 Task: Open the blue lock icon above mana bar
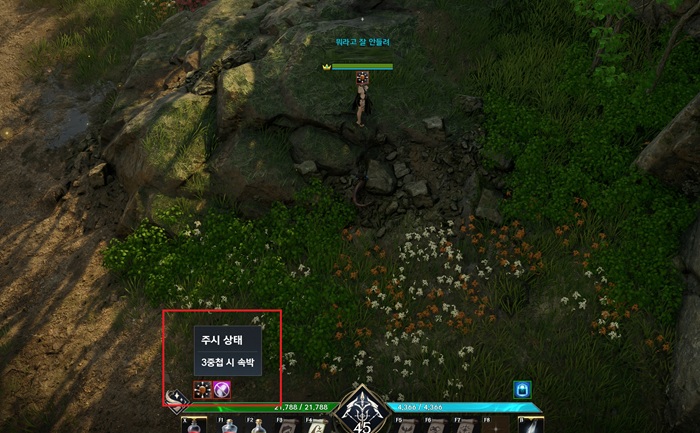point(521,390)
